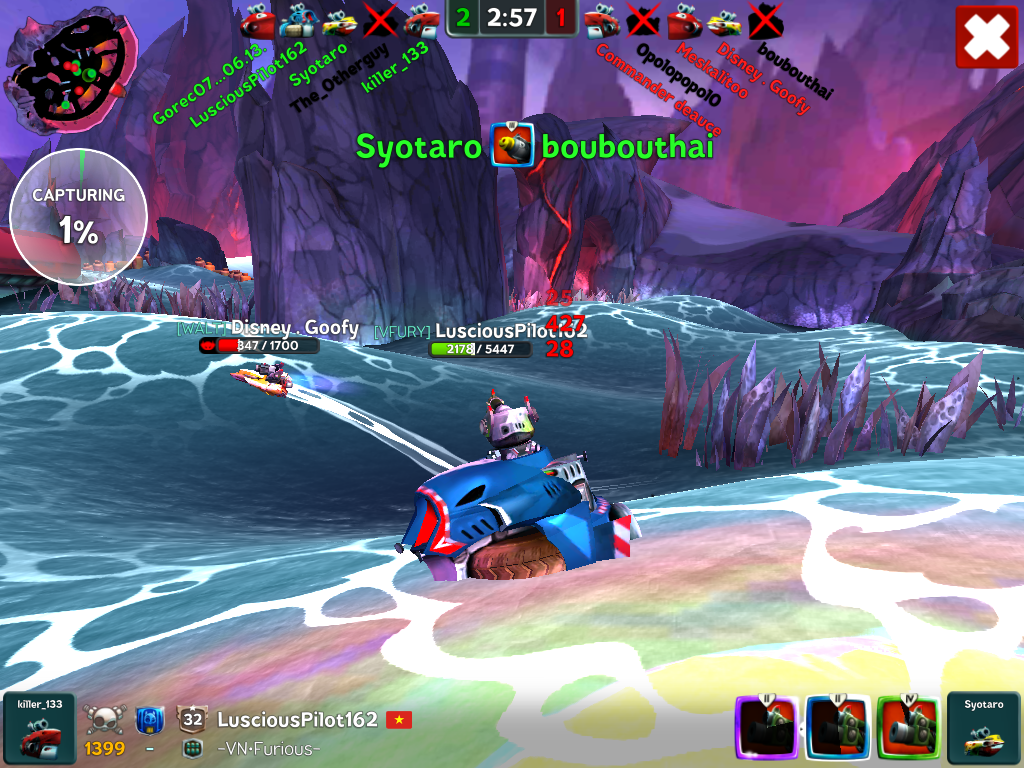
Task: Click the skull infamy icon above 1399
Action: 103,719
